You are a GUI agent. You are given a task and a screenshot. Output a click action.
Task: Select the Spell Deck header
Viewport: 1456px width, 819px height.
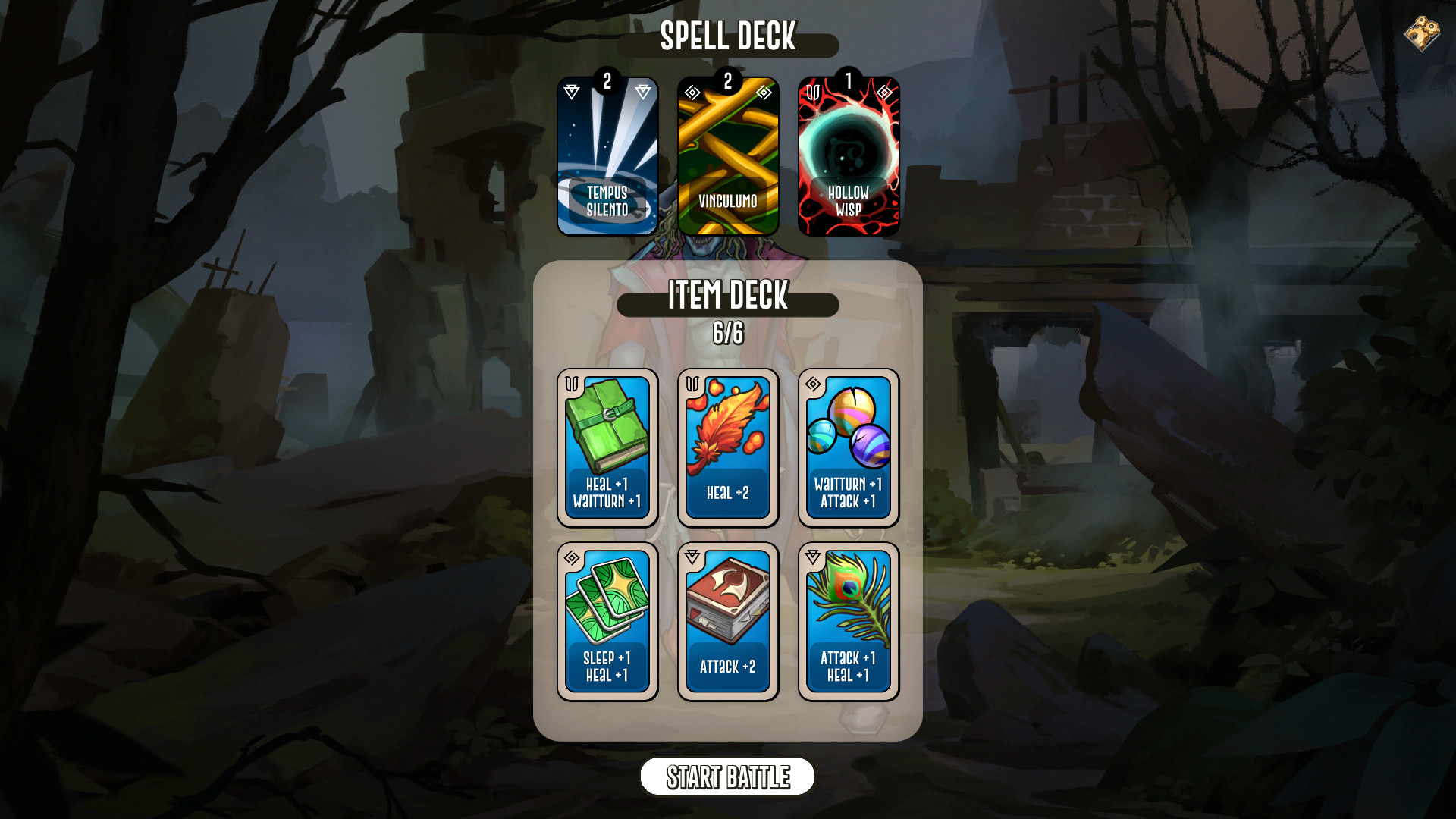726,36
